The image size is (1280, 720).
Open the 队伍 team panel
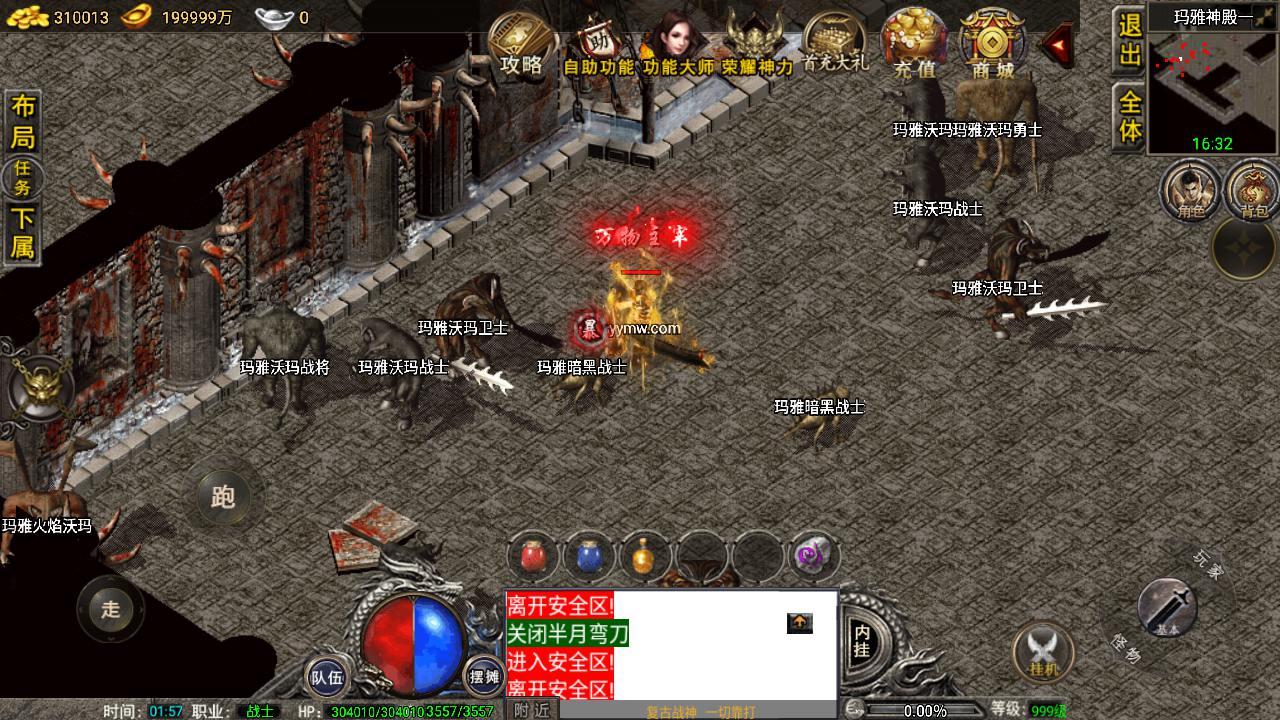(x=326, y=677)
